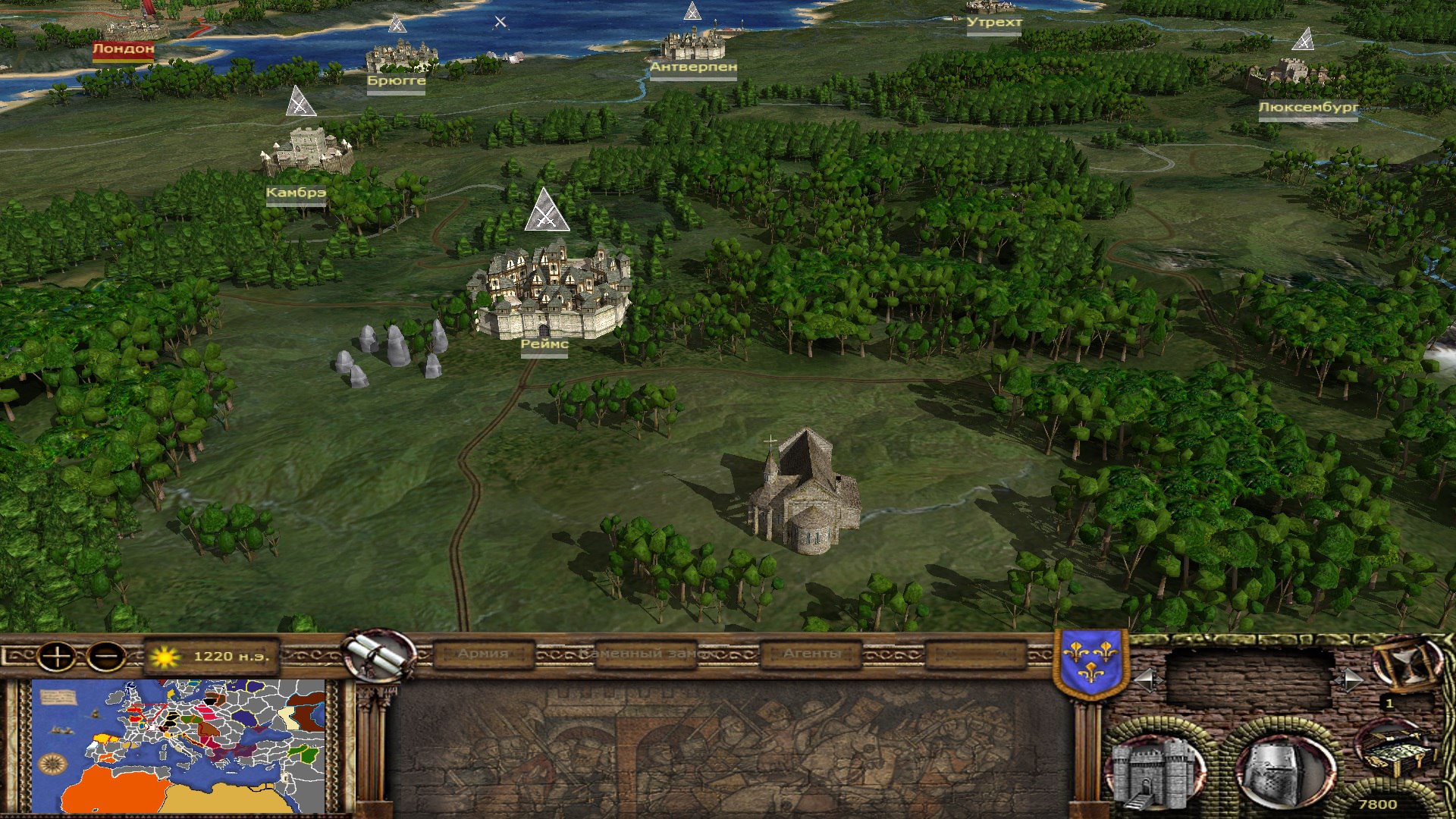Click on the campaign minimap of Europe
This screenshot has height=819, width=1456.
[178, 746]
